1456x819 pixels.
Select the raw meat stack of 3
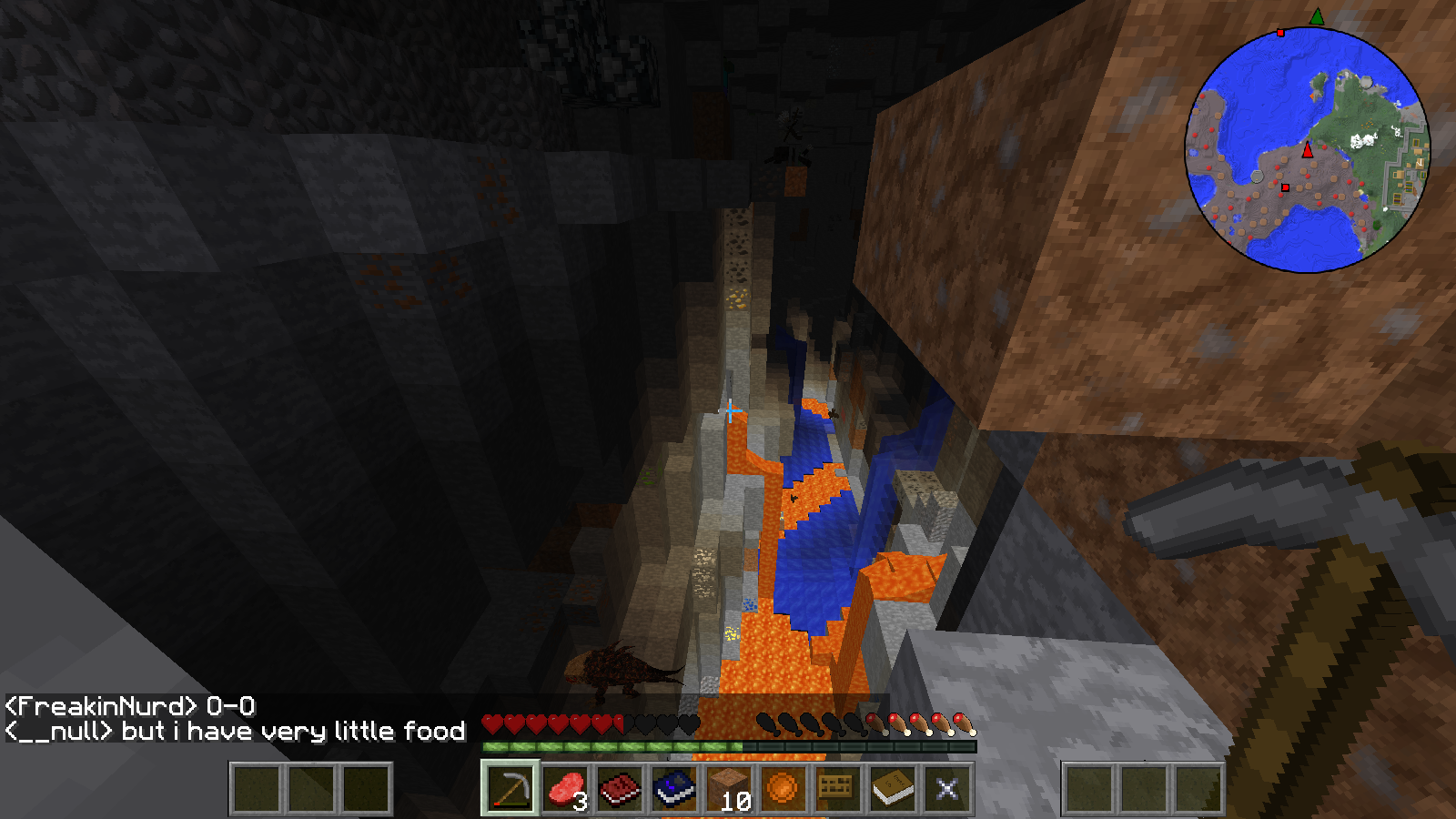point(566,788)
